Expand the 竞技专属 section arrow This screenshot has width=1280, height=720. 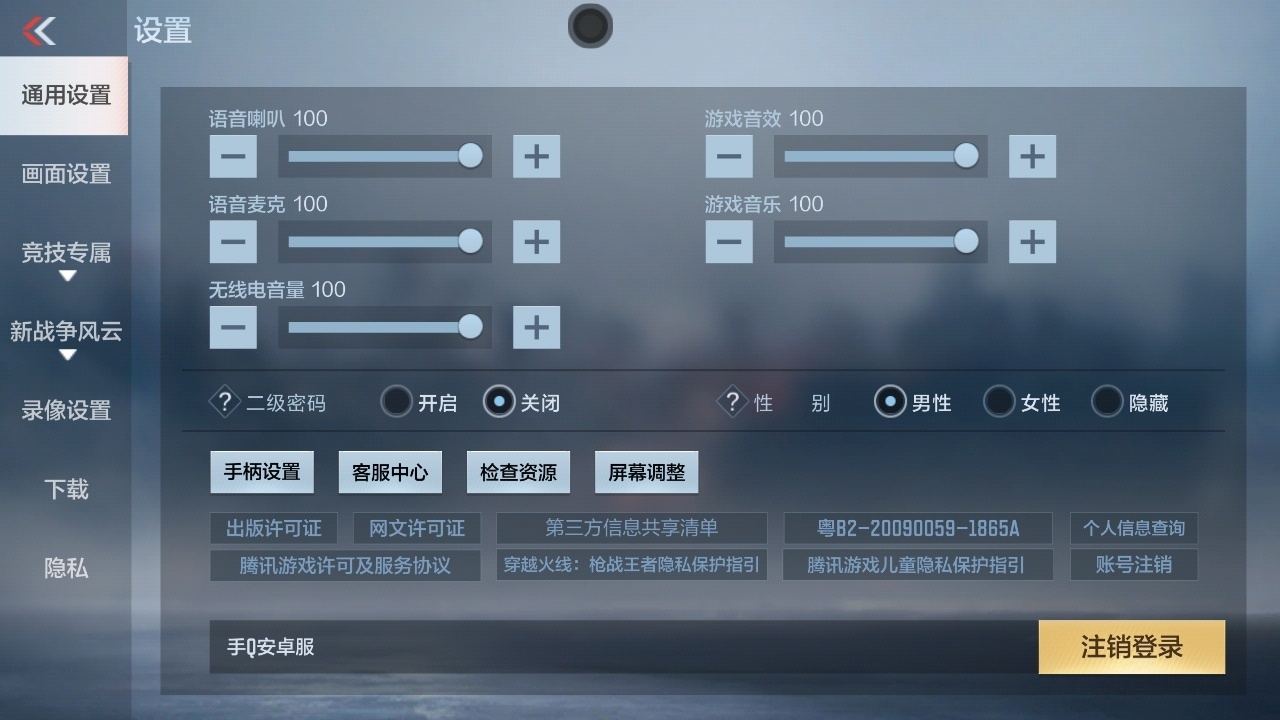pos(68,275)
